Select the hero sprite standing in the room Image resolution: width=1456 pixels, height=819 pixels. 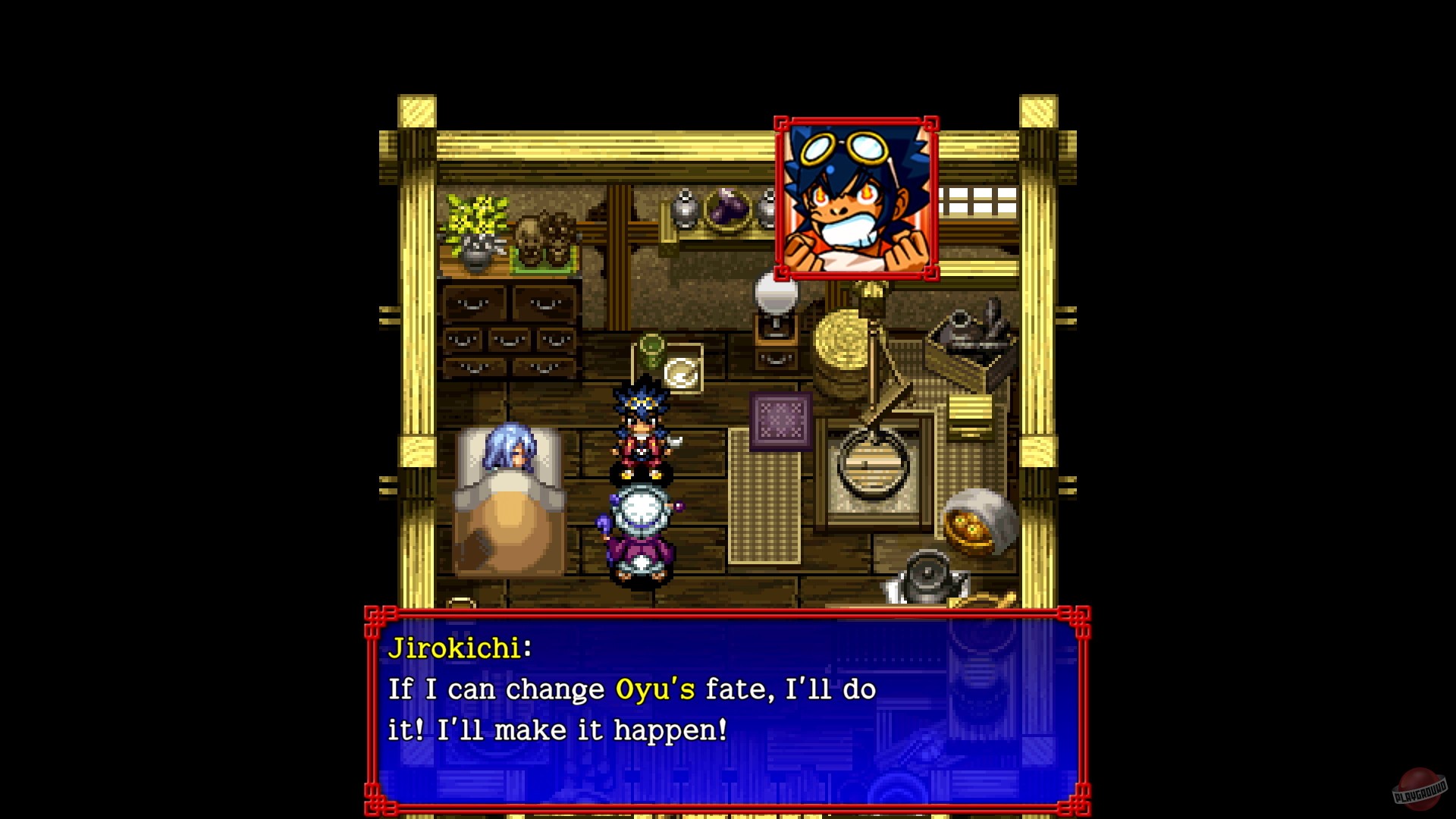(x=642, y=432)
